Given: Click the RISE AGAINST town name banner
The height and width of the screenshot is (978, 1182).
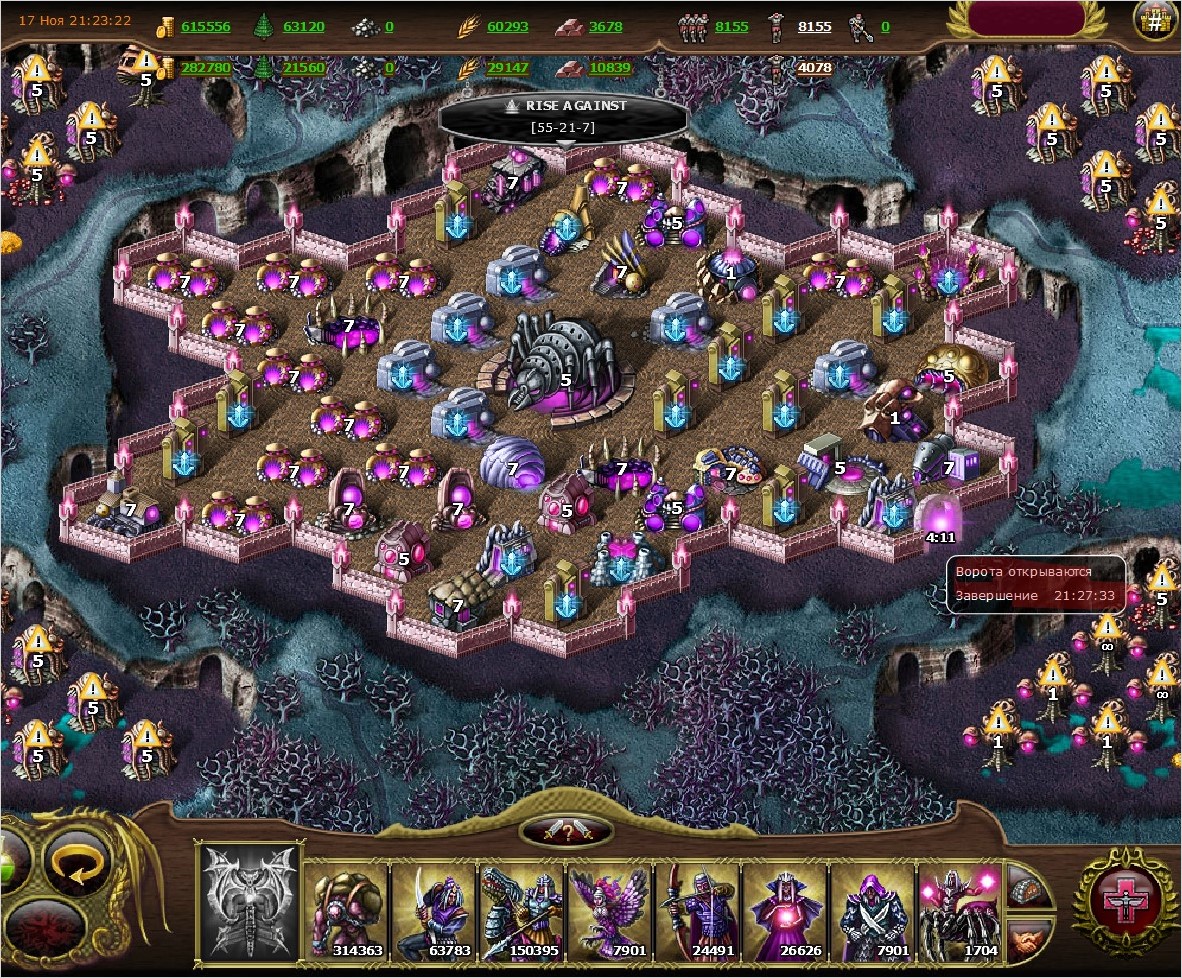Looking at the screenshot, I should 564,115.
